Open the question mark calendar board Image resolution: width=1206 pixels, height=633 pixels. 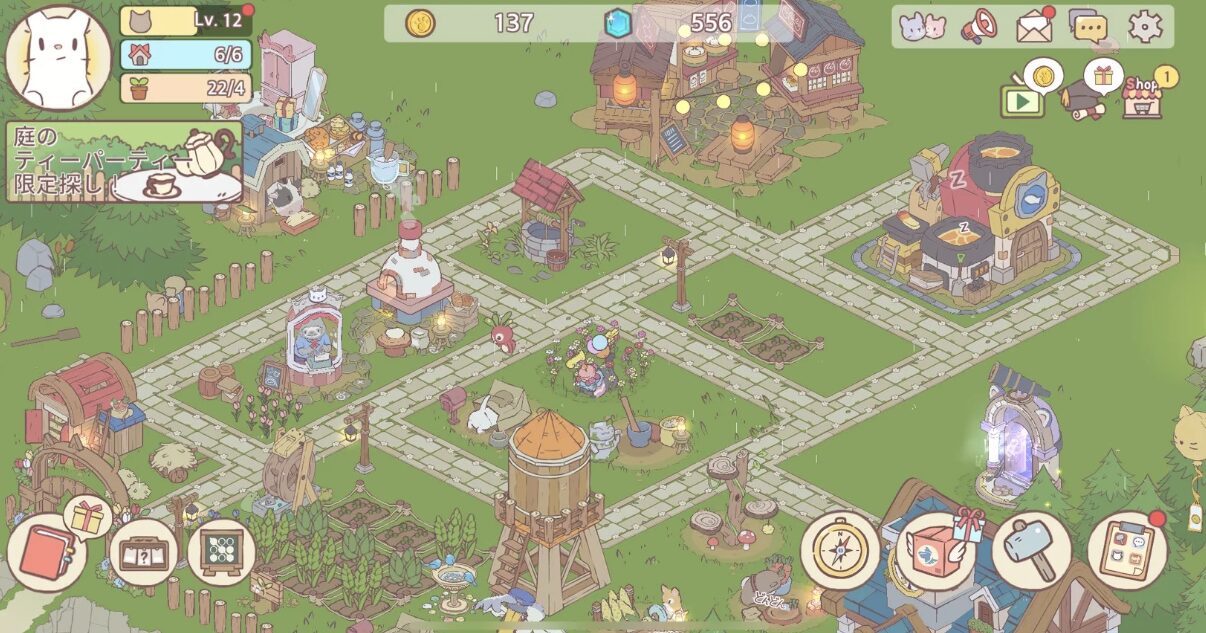pos(143,552)
